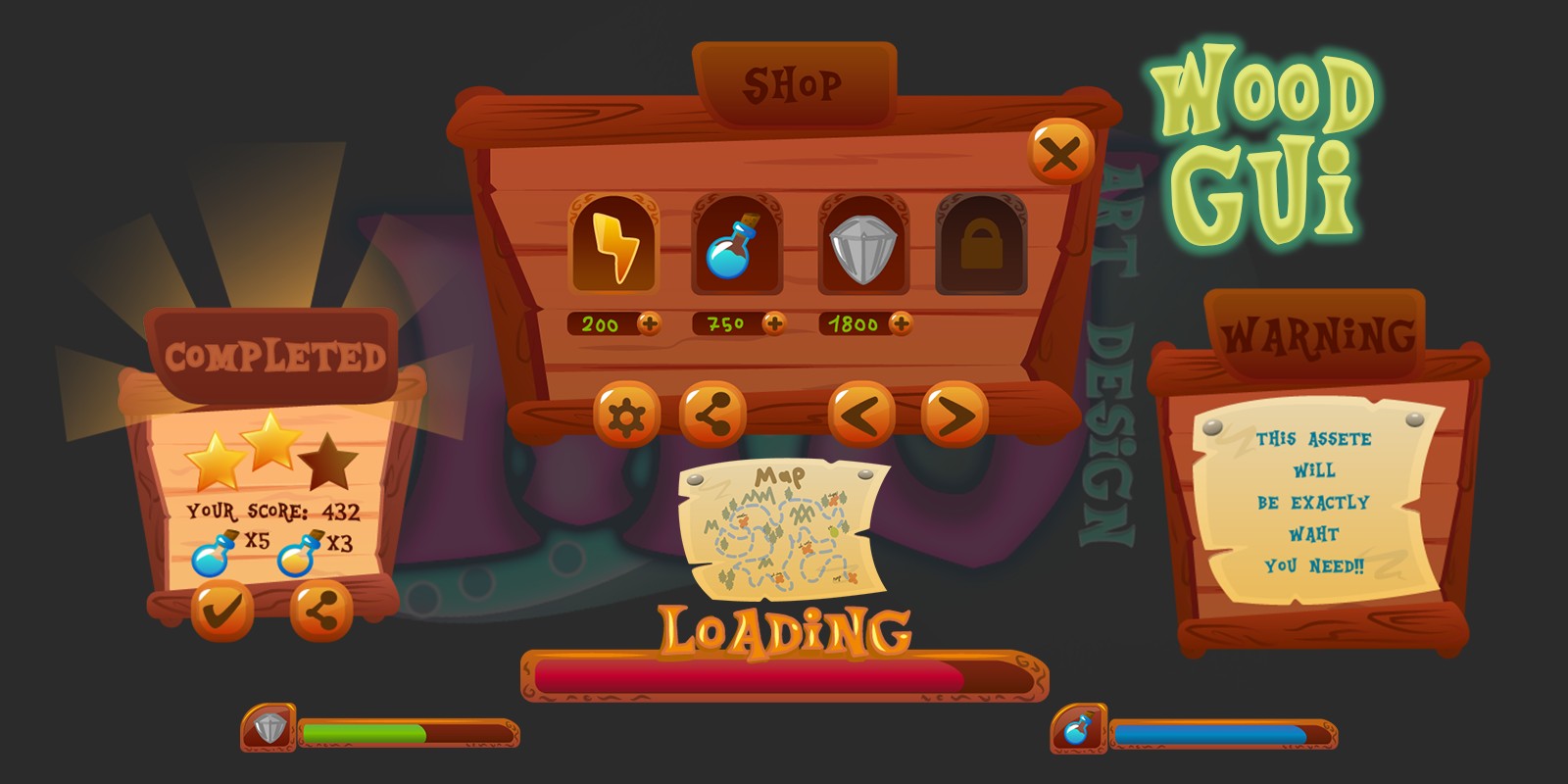Go back using the left arrow button

tap(862, 414)
